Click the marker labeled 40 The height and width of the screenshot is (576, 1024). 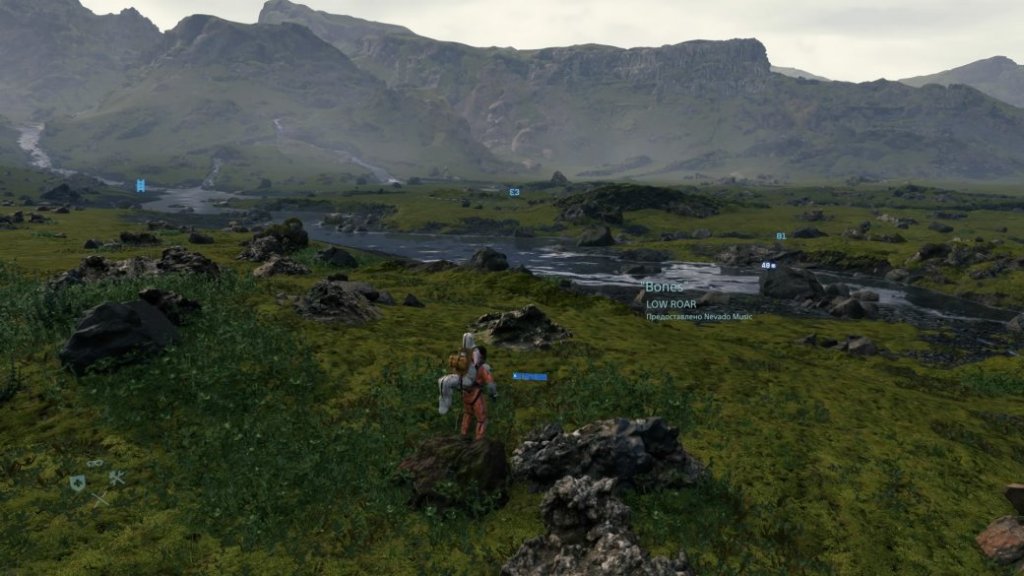(768, 266)
